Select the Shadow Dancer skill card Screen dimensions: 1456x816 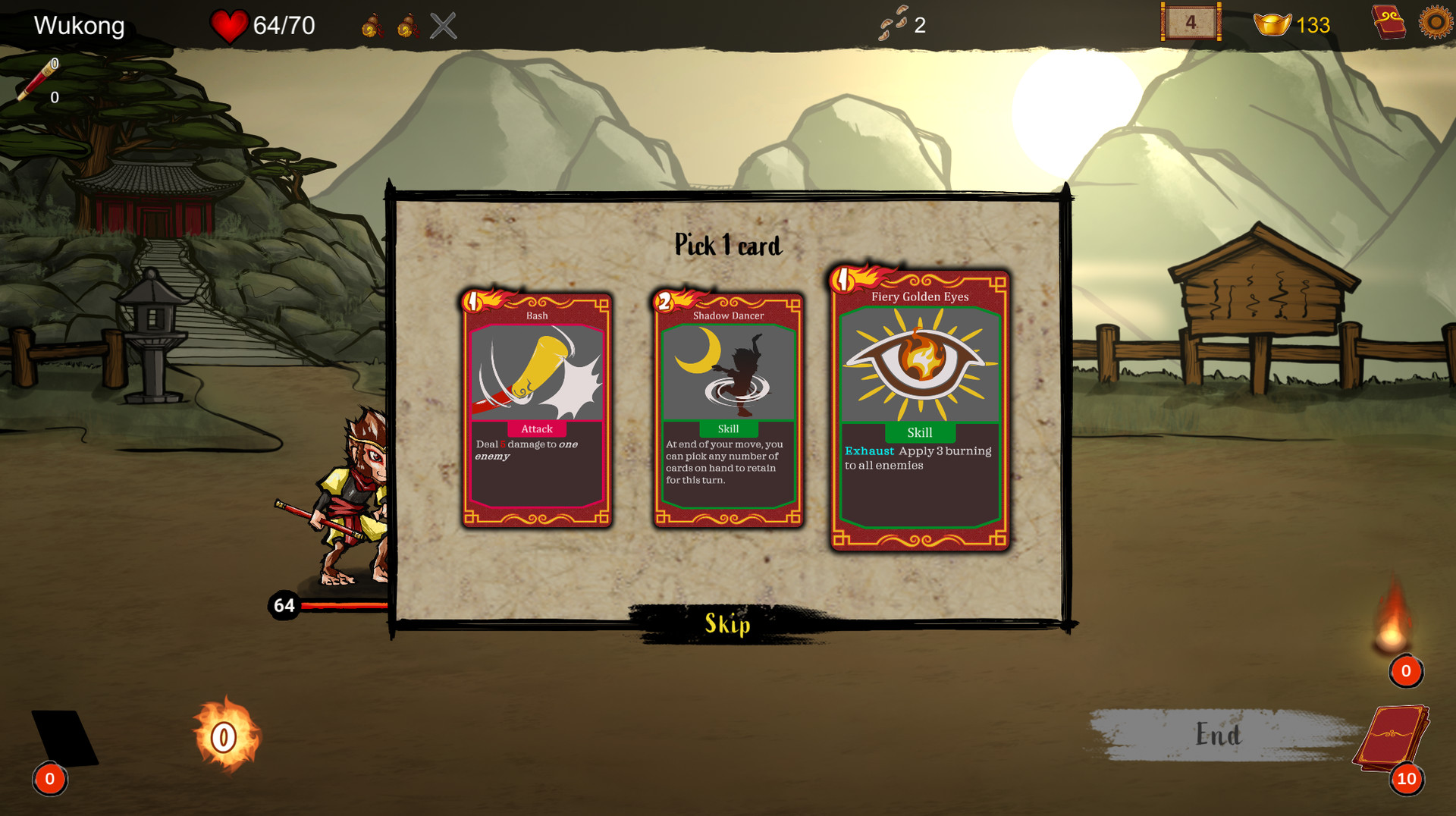tap(728, 410)
